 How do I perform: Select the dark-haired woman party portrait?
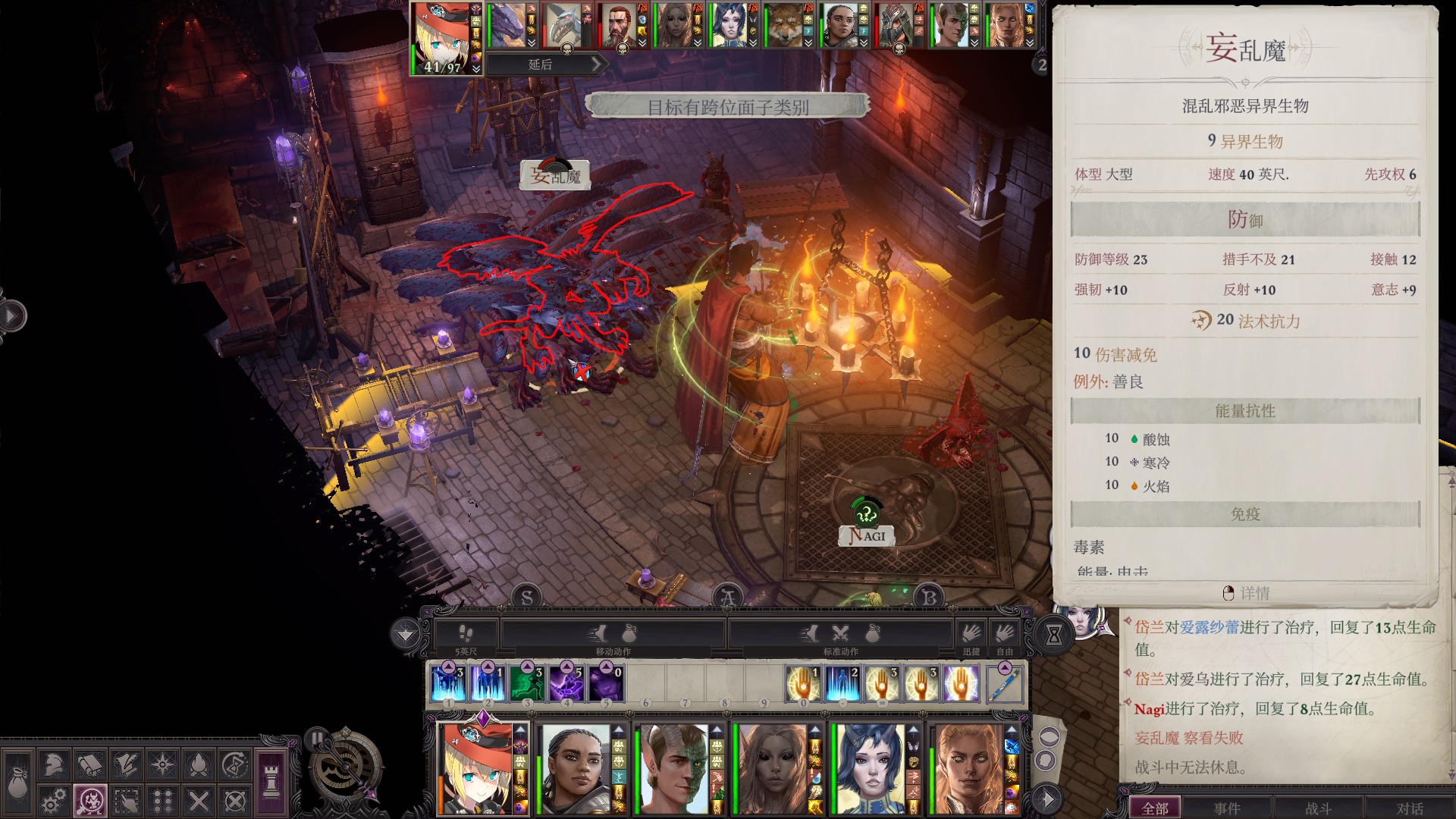click(574, 769)
